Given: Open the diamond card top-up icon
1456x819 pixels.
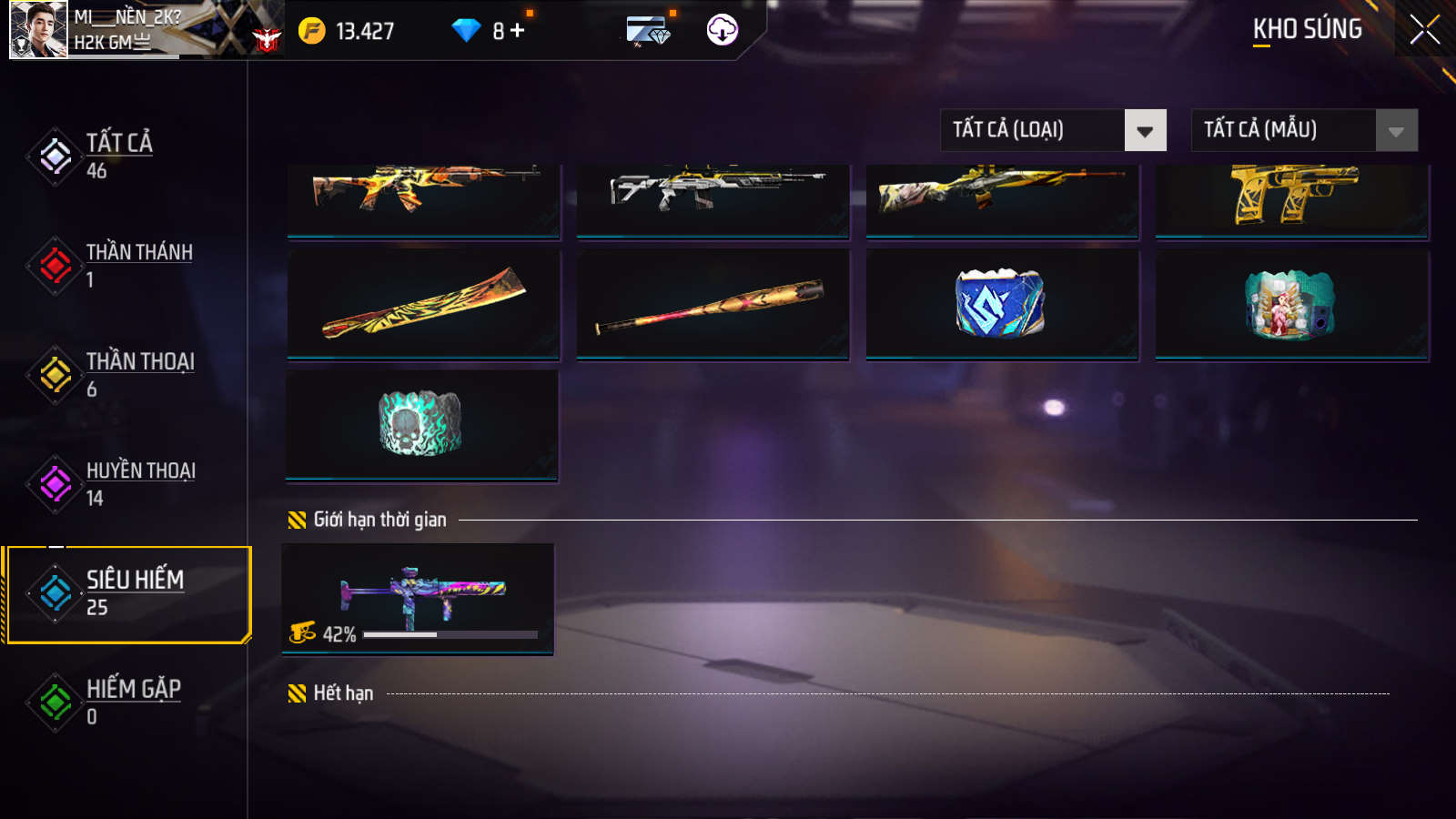Looking at the screenshot, I should click(648, 31).
